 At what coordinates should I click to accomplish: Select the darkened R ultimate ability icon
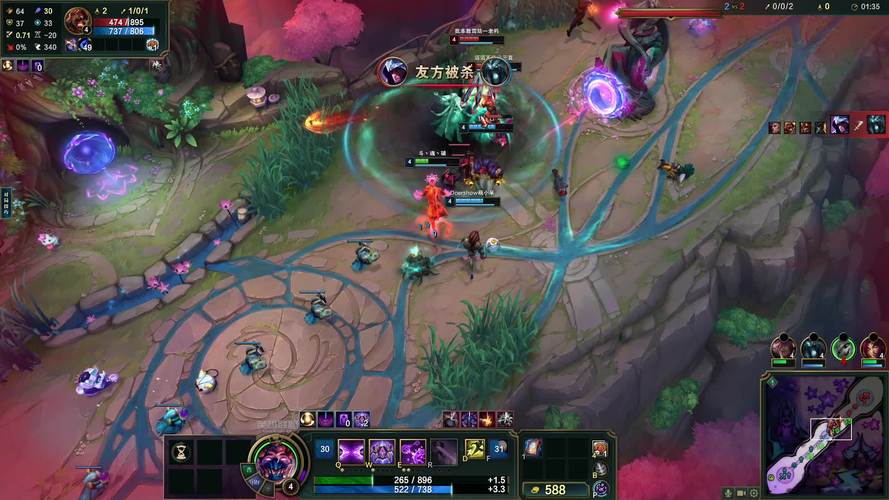444,451
